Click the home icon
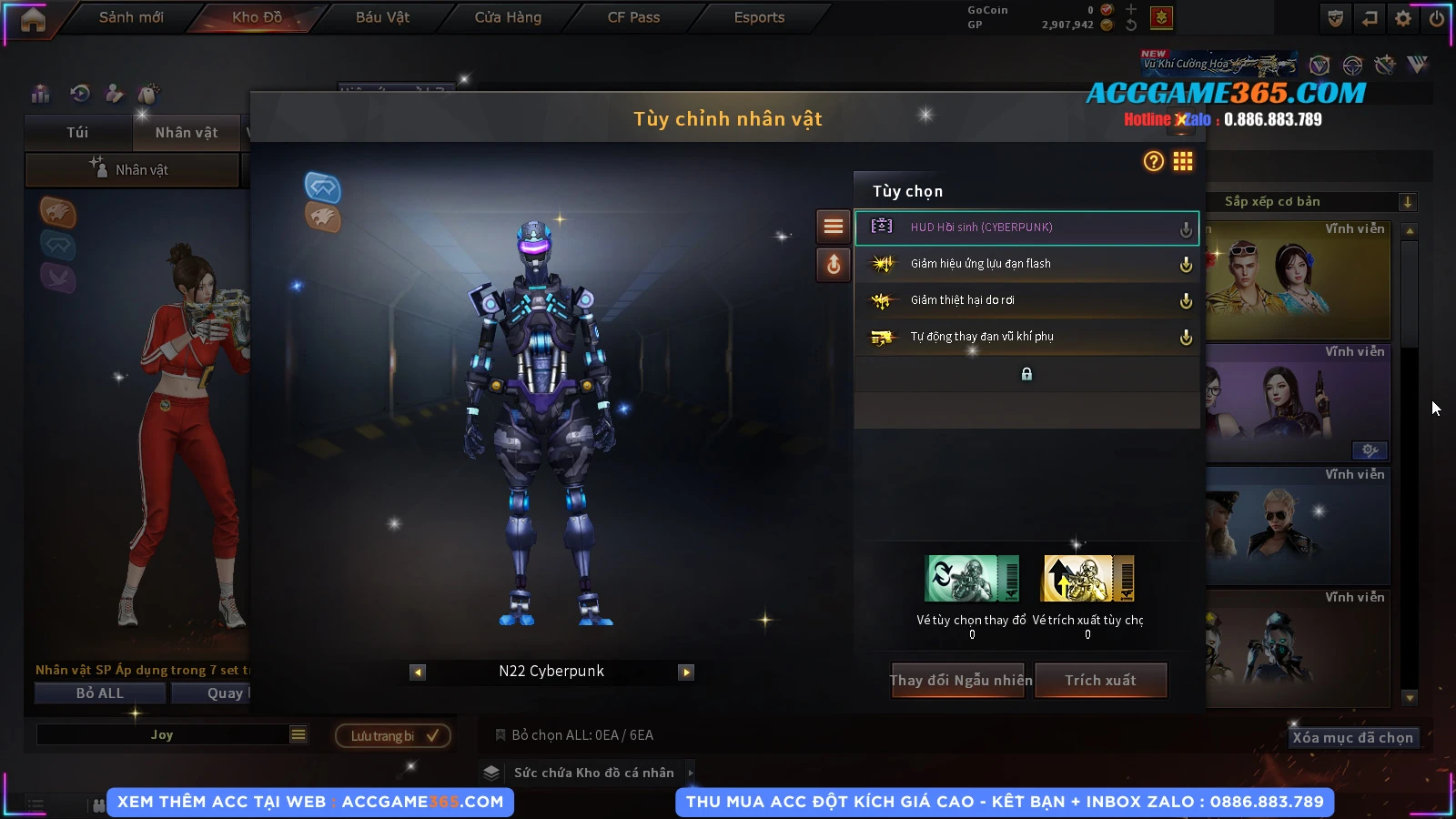Screen dimensions: 1456x819 (x=33, y=19)
